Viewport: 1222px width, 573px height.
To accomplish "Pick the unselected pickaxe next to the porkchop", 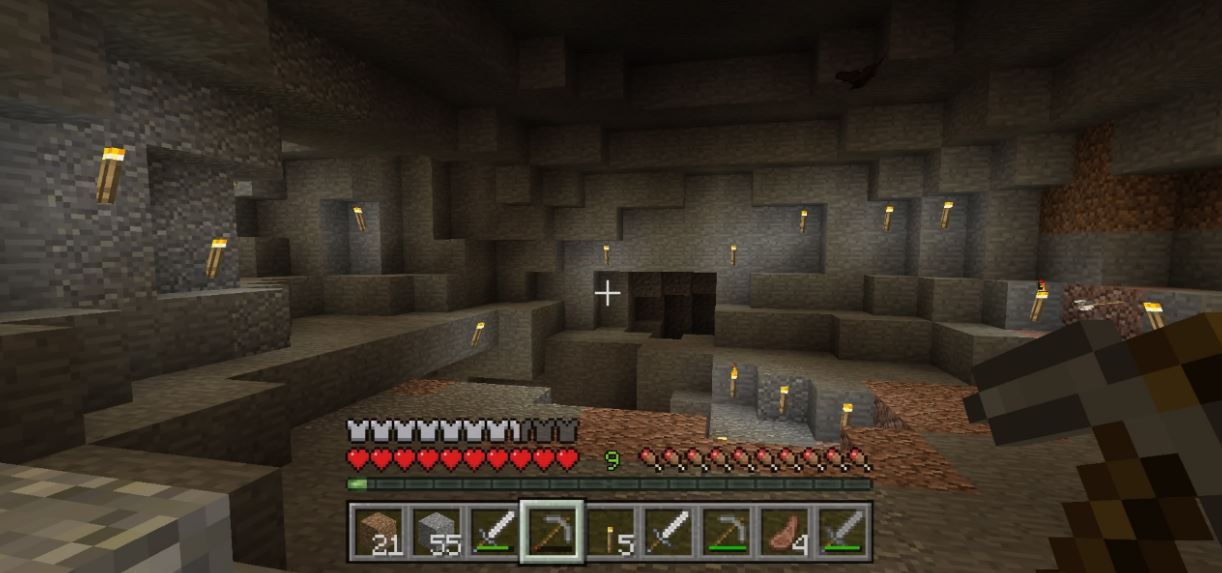I will pos(727,530).
